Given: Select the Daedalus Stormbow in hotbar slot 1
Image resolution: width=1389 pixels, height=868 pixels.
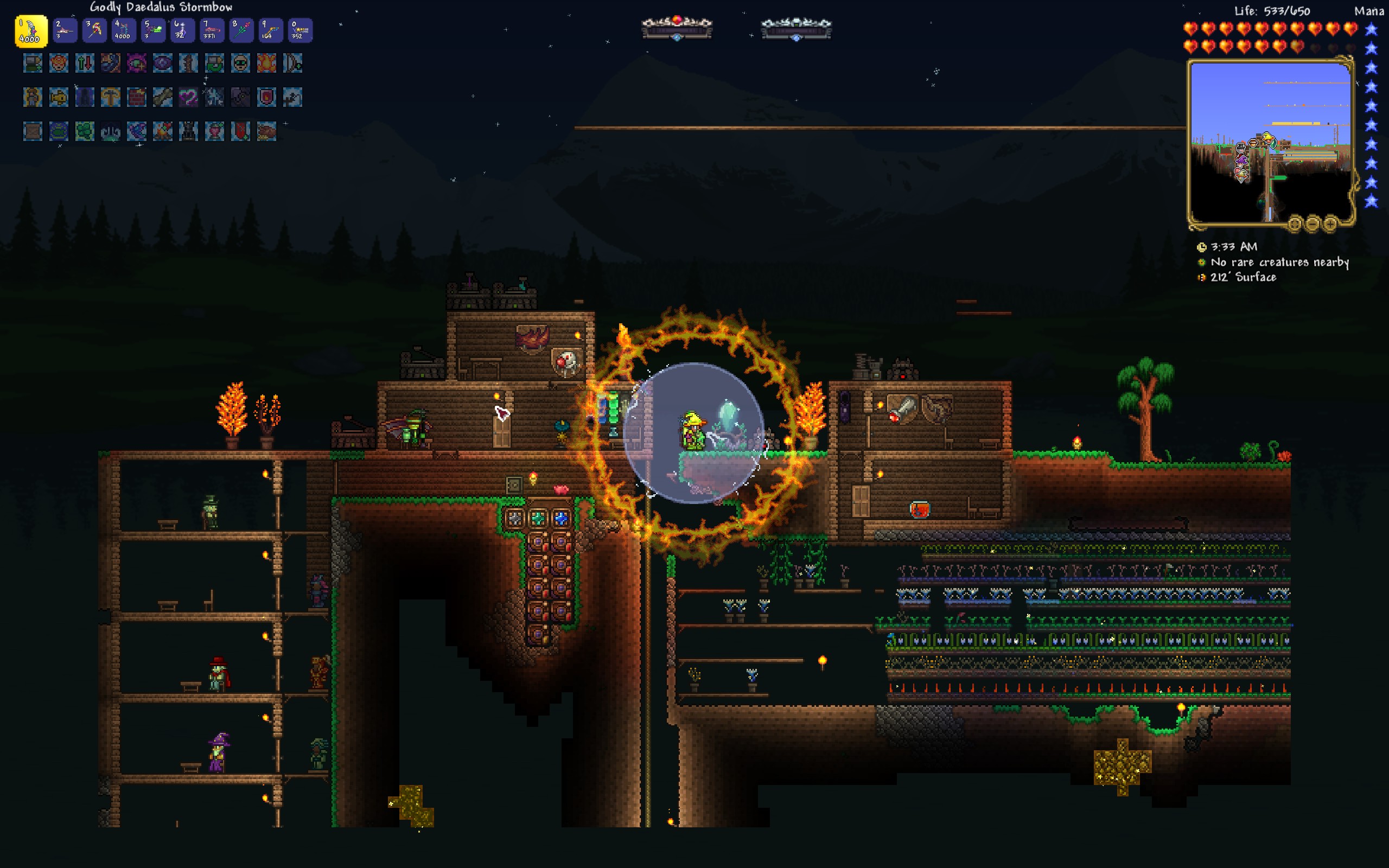Looking at the screenshot, I should tap(31, 30).
